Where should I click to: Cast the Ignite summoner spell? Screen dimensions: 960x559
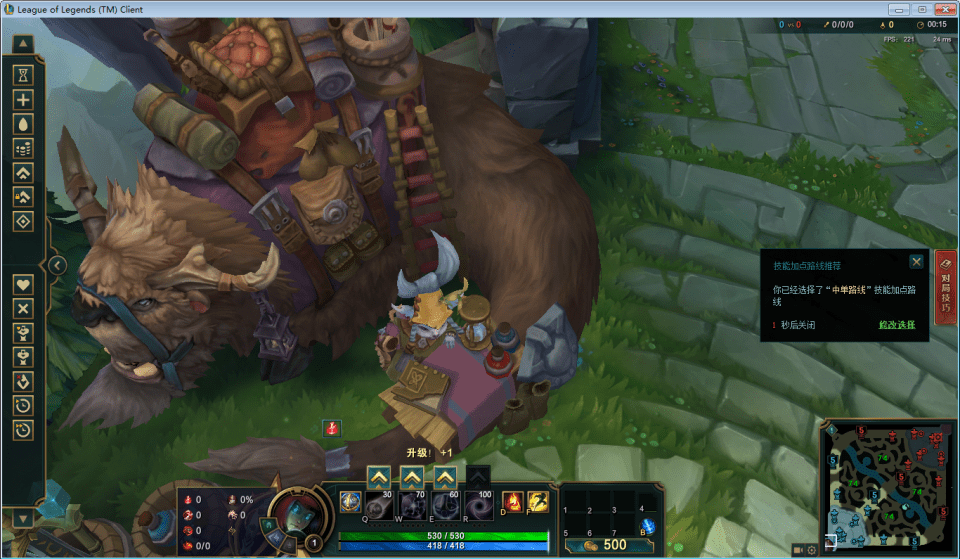512,502
